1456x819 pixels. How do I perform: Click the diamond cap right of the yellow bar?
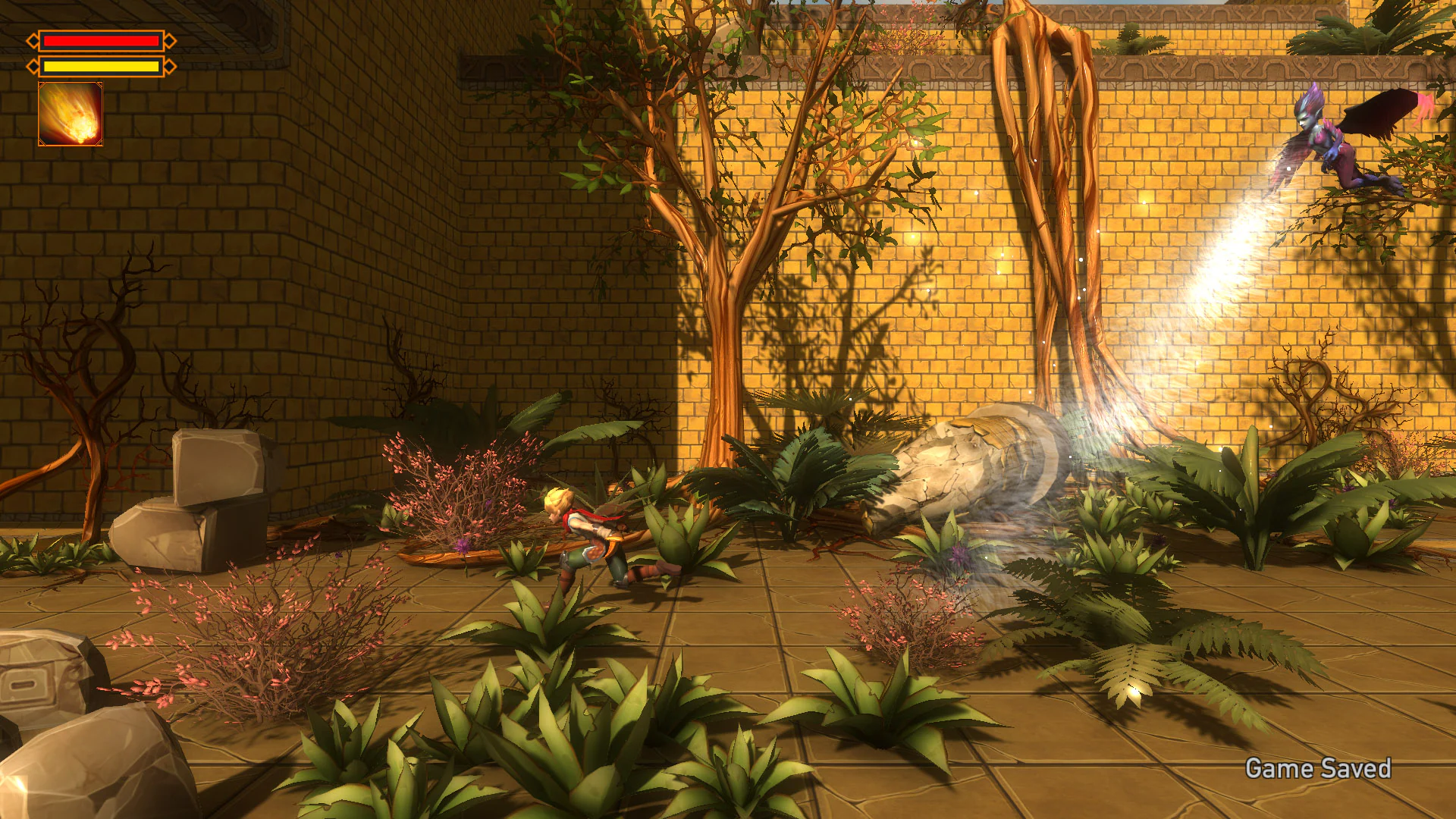168,66
